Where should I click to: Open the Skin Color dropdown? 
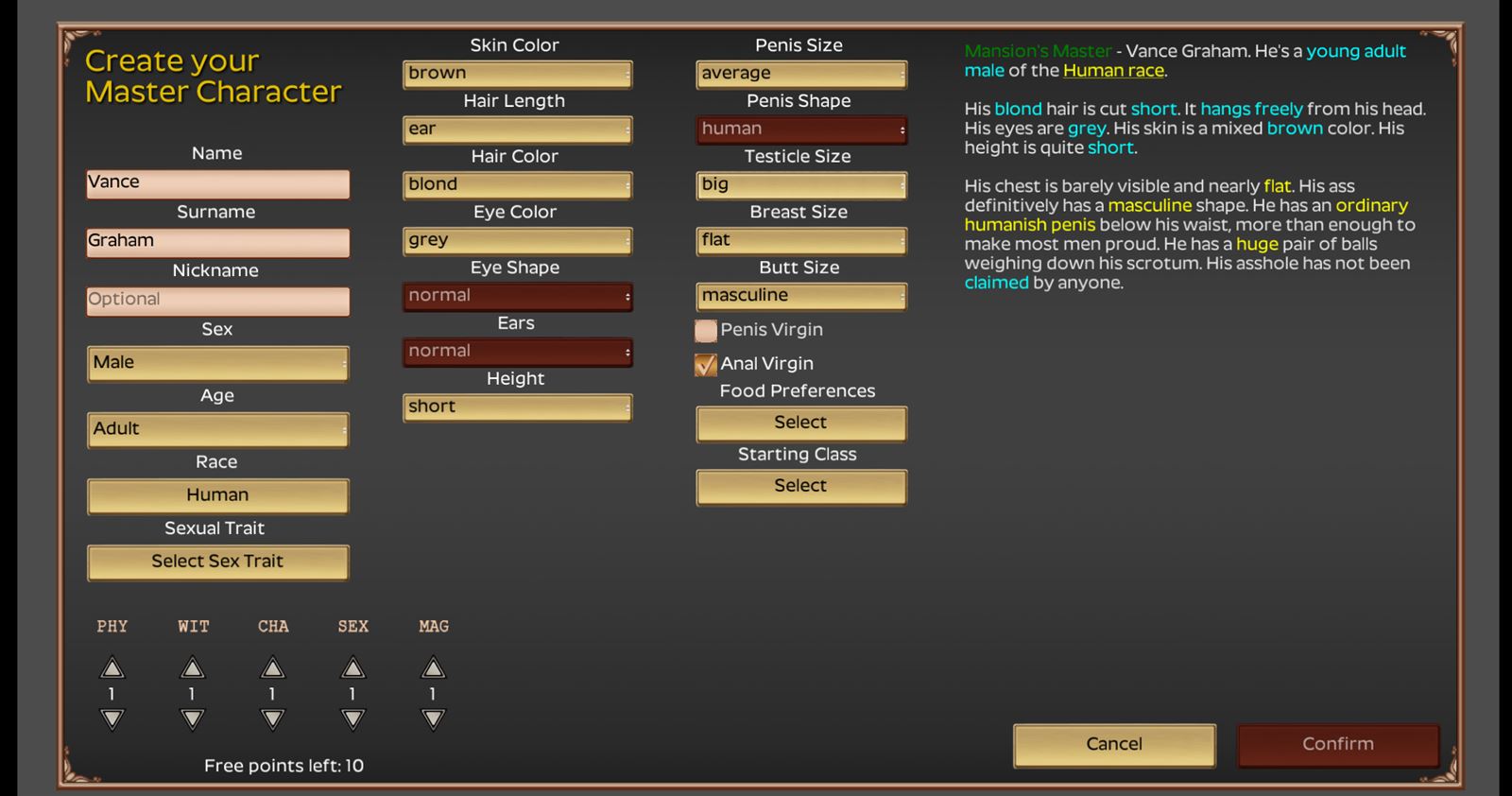tap(517, 73)
